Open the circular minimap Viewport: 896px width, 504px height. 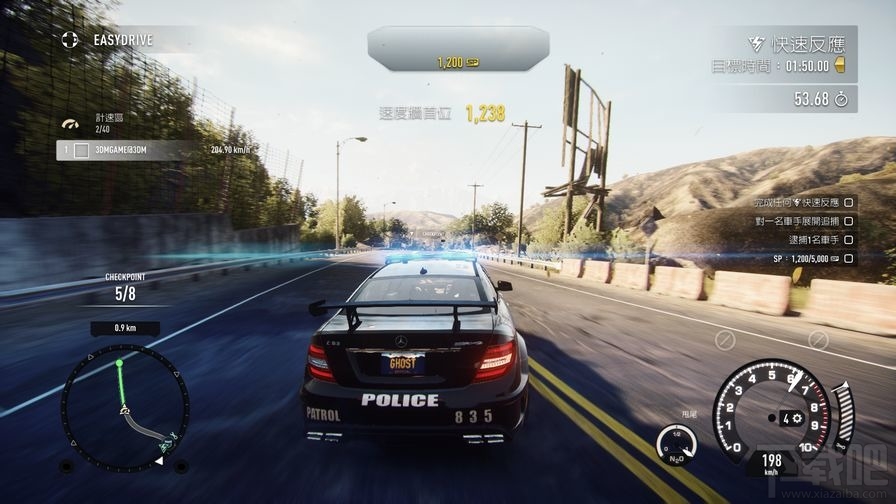[124, 407]
